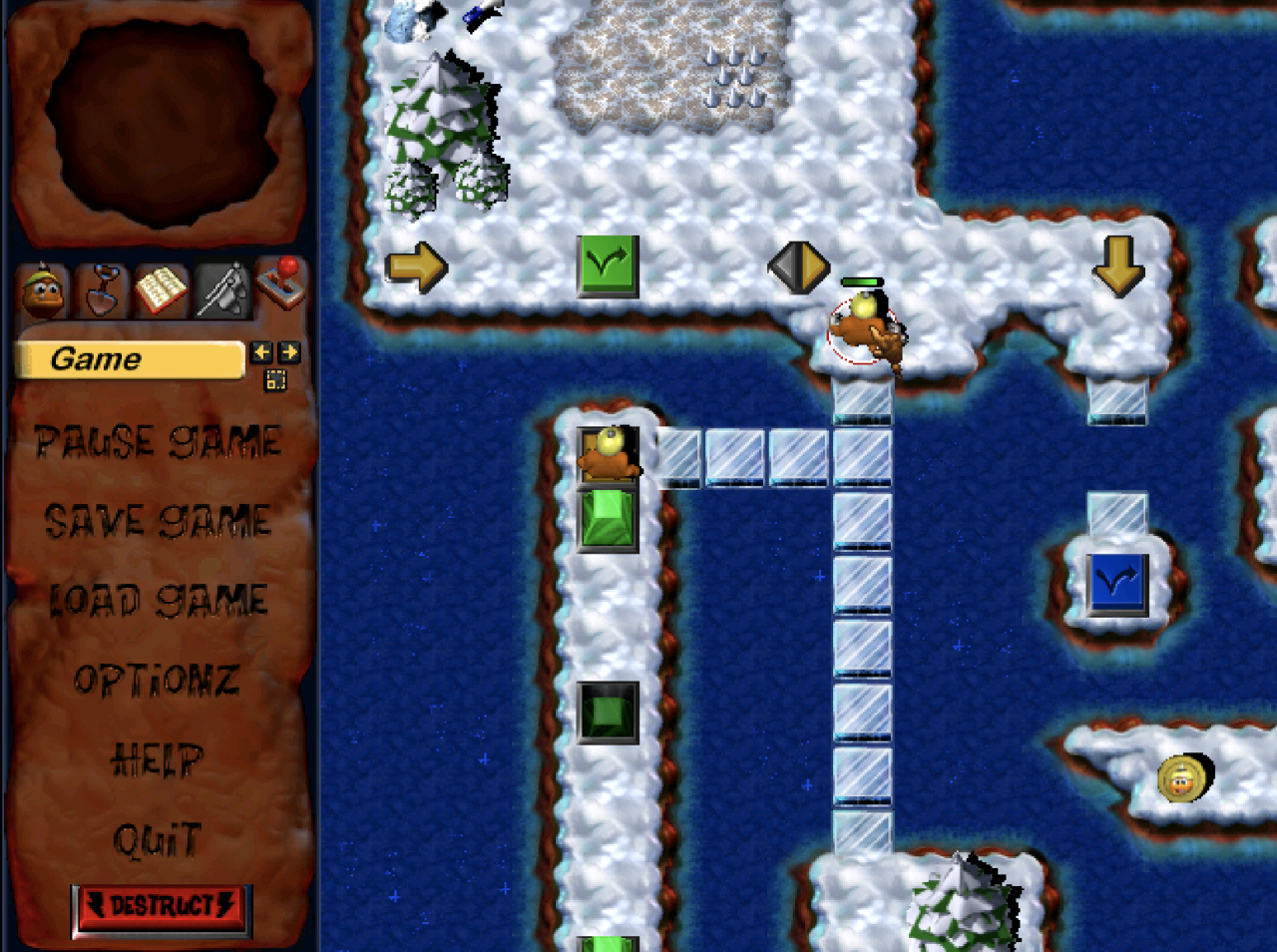Select QUIT to exit the game
1277x952 pixels.
[157, 840]
